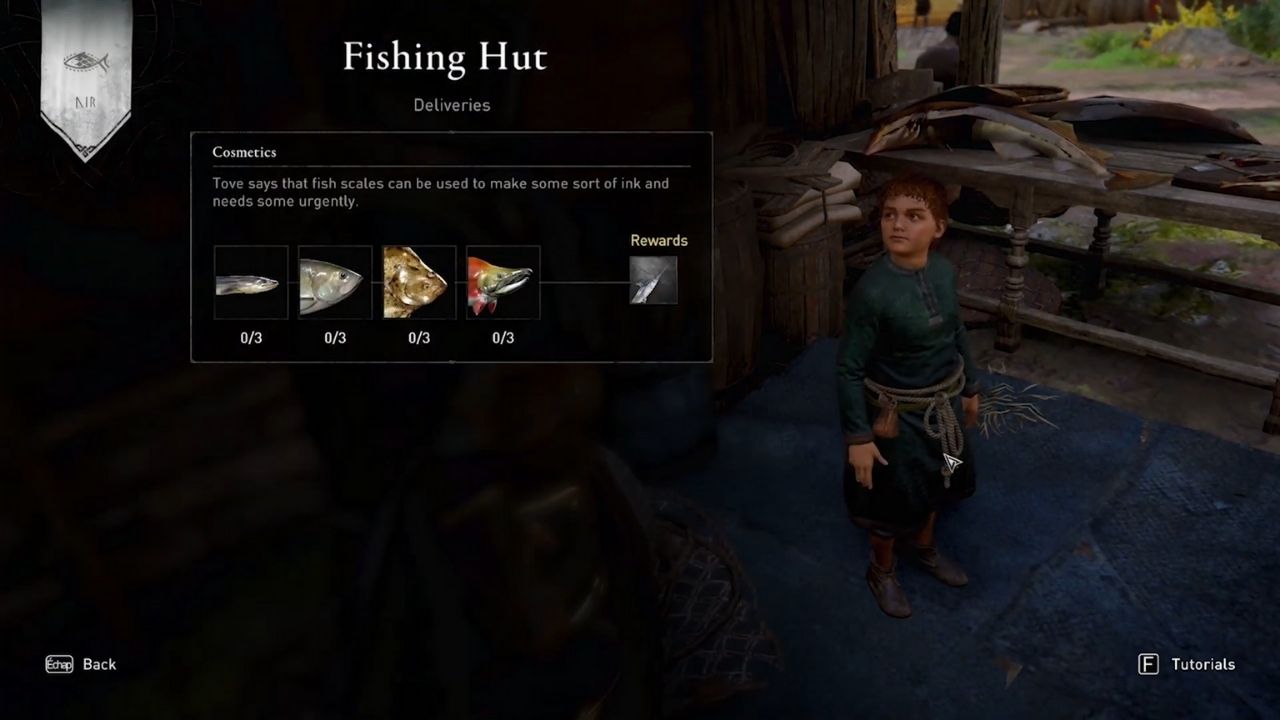Click the flatfish delivery icon
The height and width of the screenshot is (720, 1280).
point(418,281)
